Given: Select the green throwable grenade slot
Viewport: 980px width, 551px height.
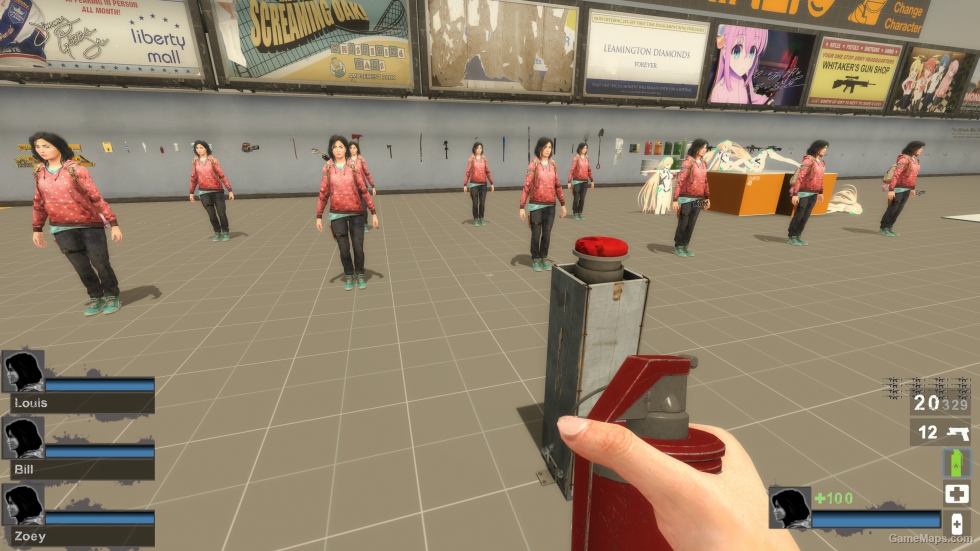Looking at the screenshot, I should 956,463.
